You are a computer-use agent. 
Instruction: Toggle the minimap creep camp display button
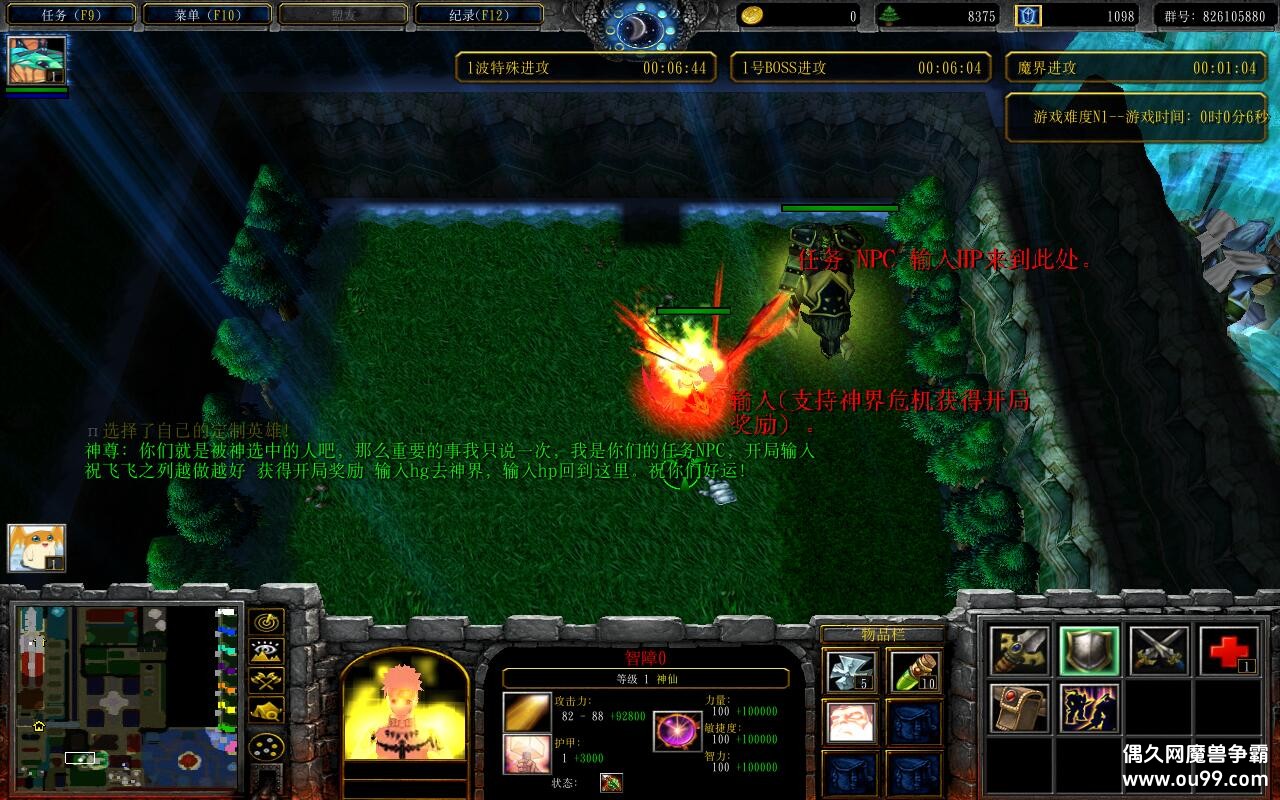pyautogui.click(x=266, y=710)
